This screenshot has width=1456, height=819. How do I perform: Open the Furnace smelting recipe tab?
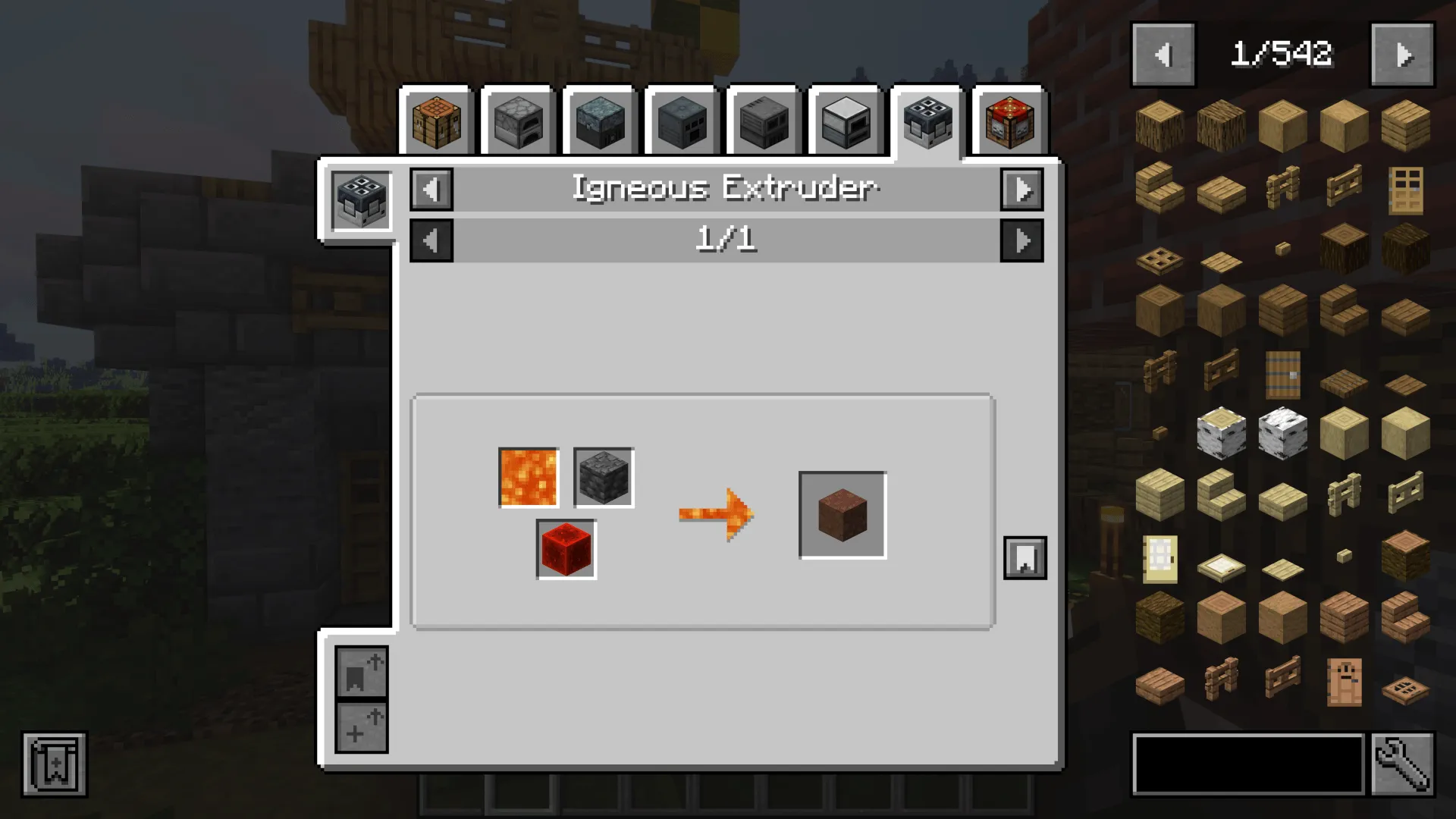click(519, 121)
